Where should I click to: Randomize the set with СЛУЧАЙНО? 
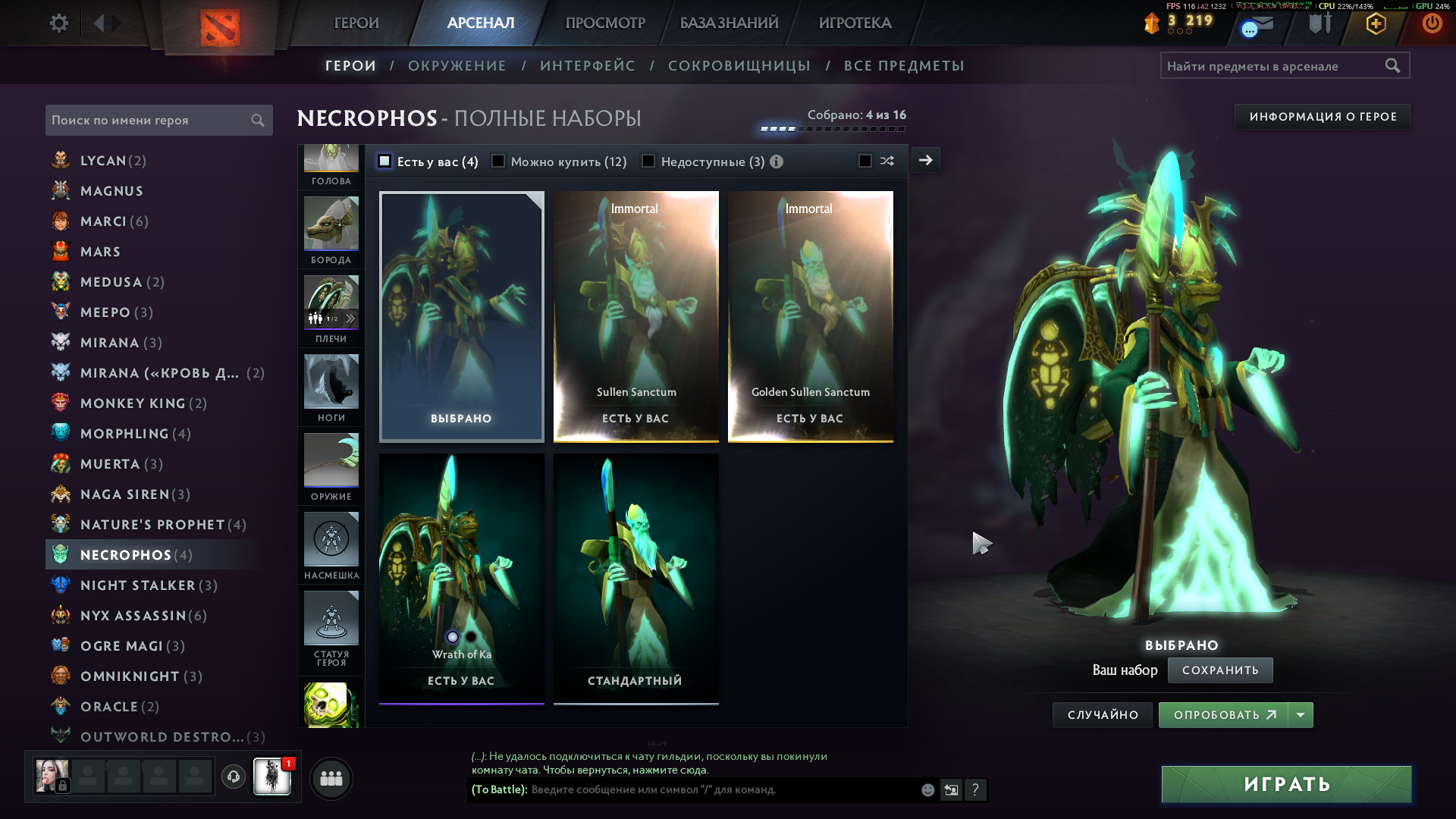1103,715
